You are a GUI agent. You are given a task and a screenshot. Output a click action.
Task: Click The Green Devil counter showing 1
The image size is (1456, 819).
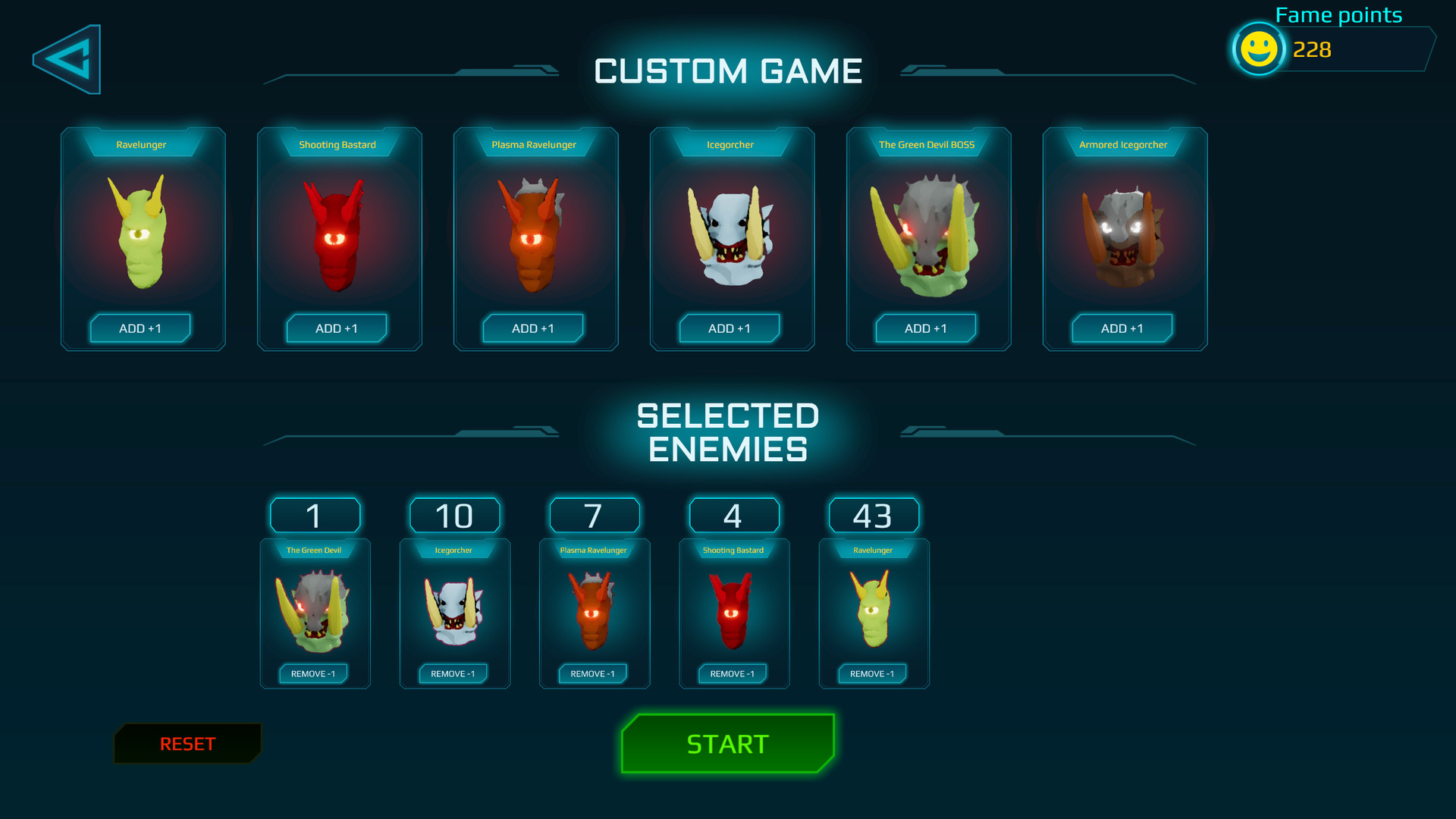(314, 515)
